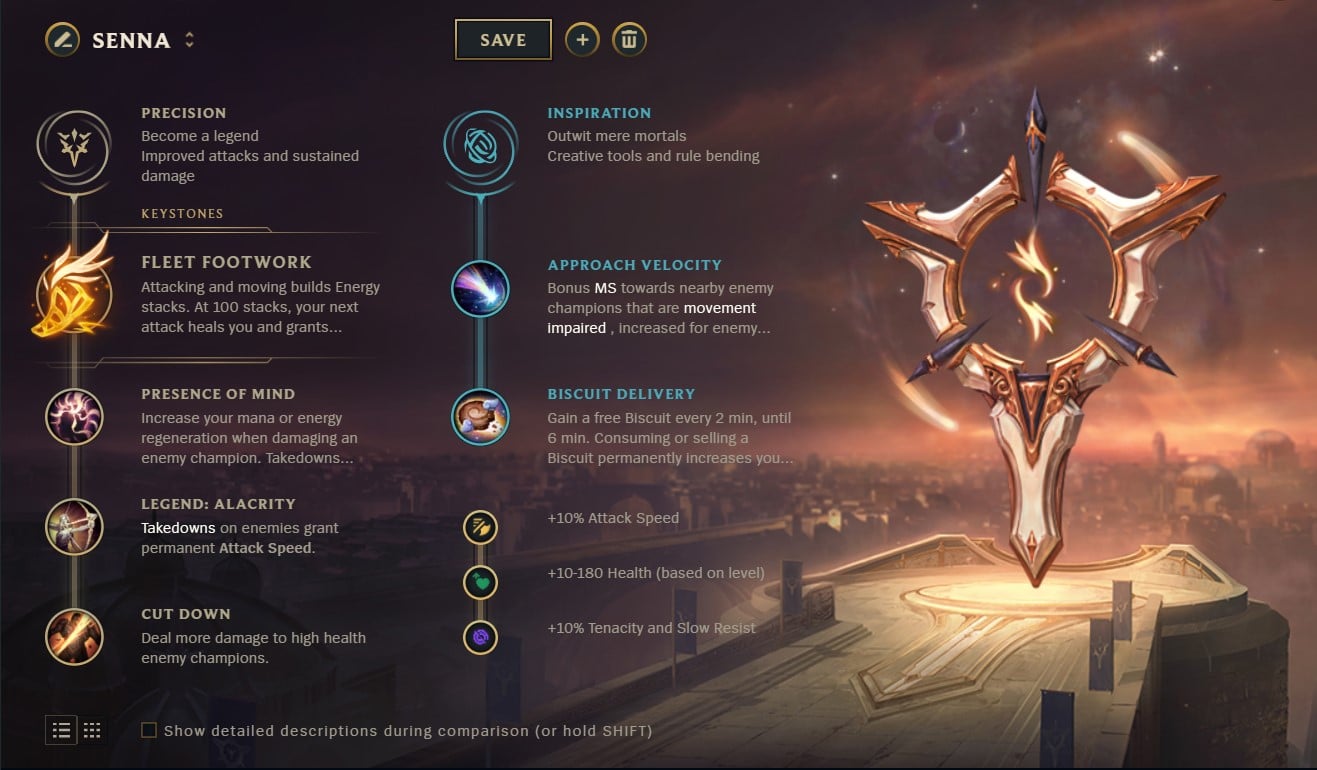Delete this rune page
1317x770 pixels.
630,40
